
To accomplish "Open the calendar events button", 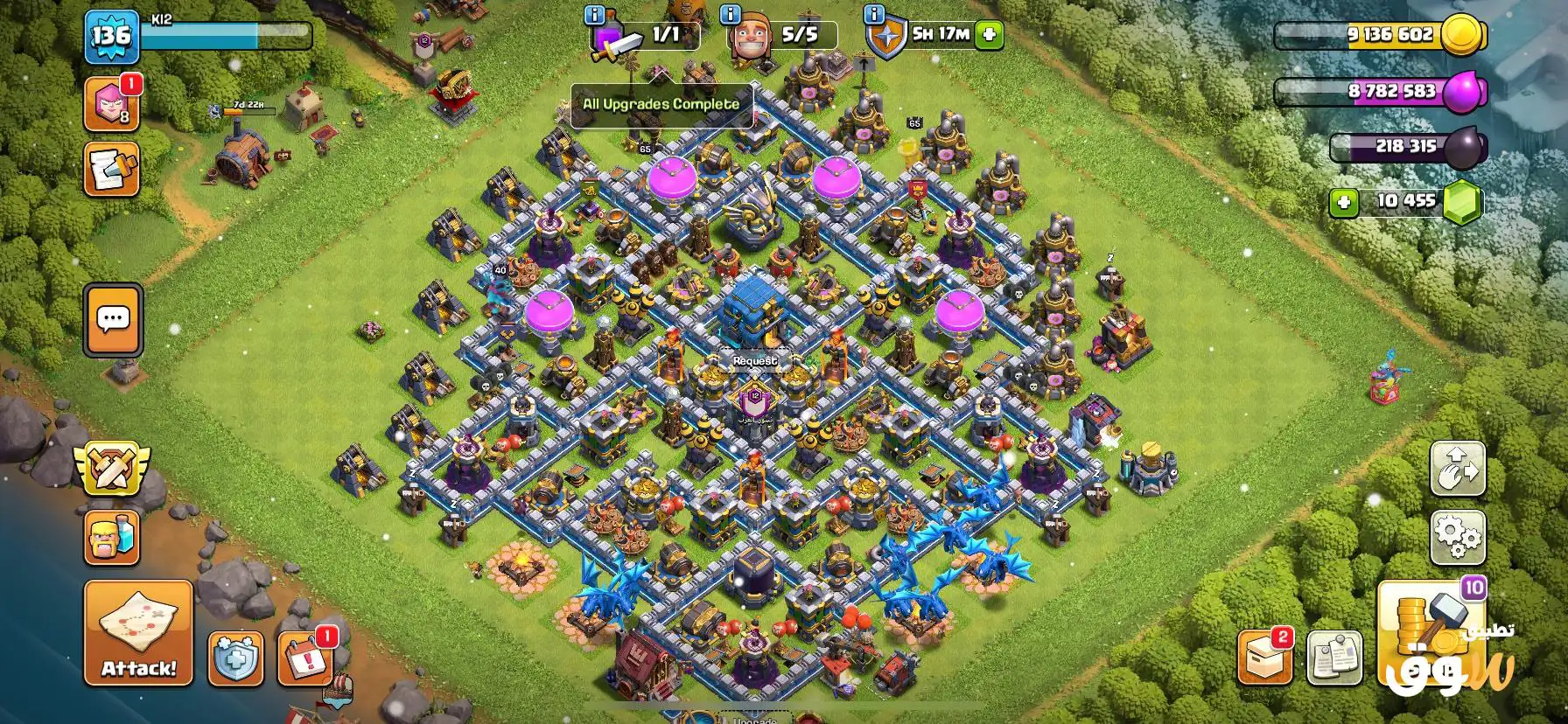I will pyautogui.click(x=304, y=658).
